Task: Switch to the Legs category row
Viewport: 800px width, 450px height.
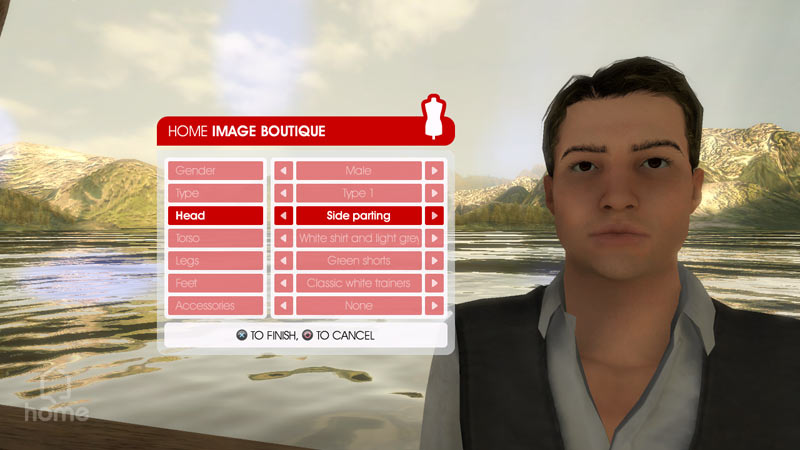Action: (215, 260)
